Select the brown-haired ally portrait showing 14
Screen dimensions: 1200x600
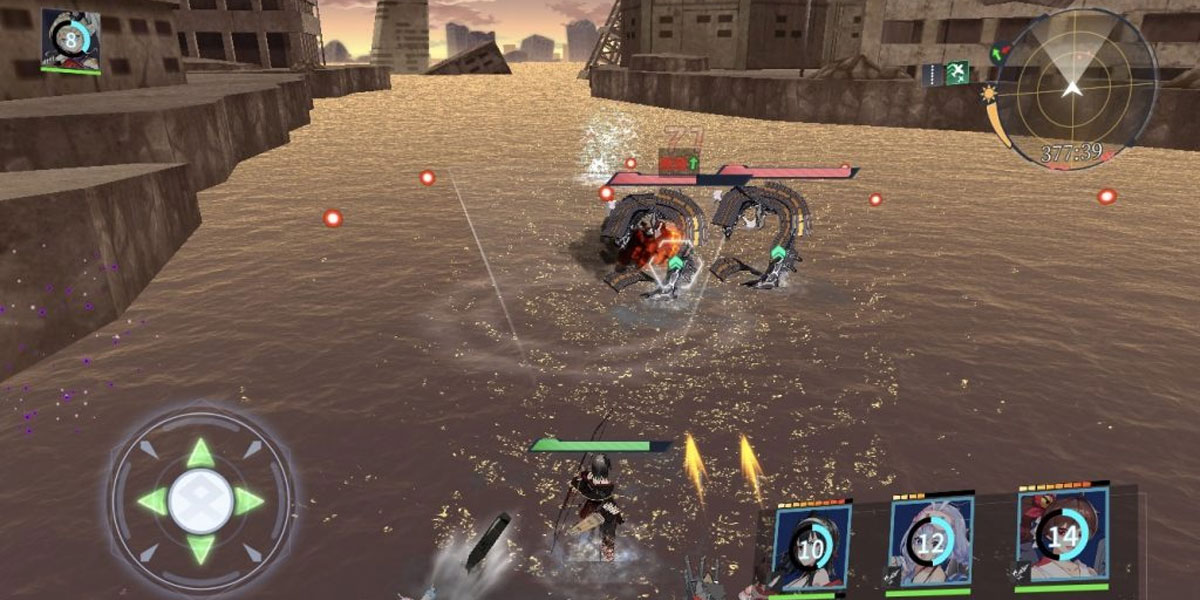pos(1062,535)
